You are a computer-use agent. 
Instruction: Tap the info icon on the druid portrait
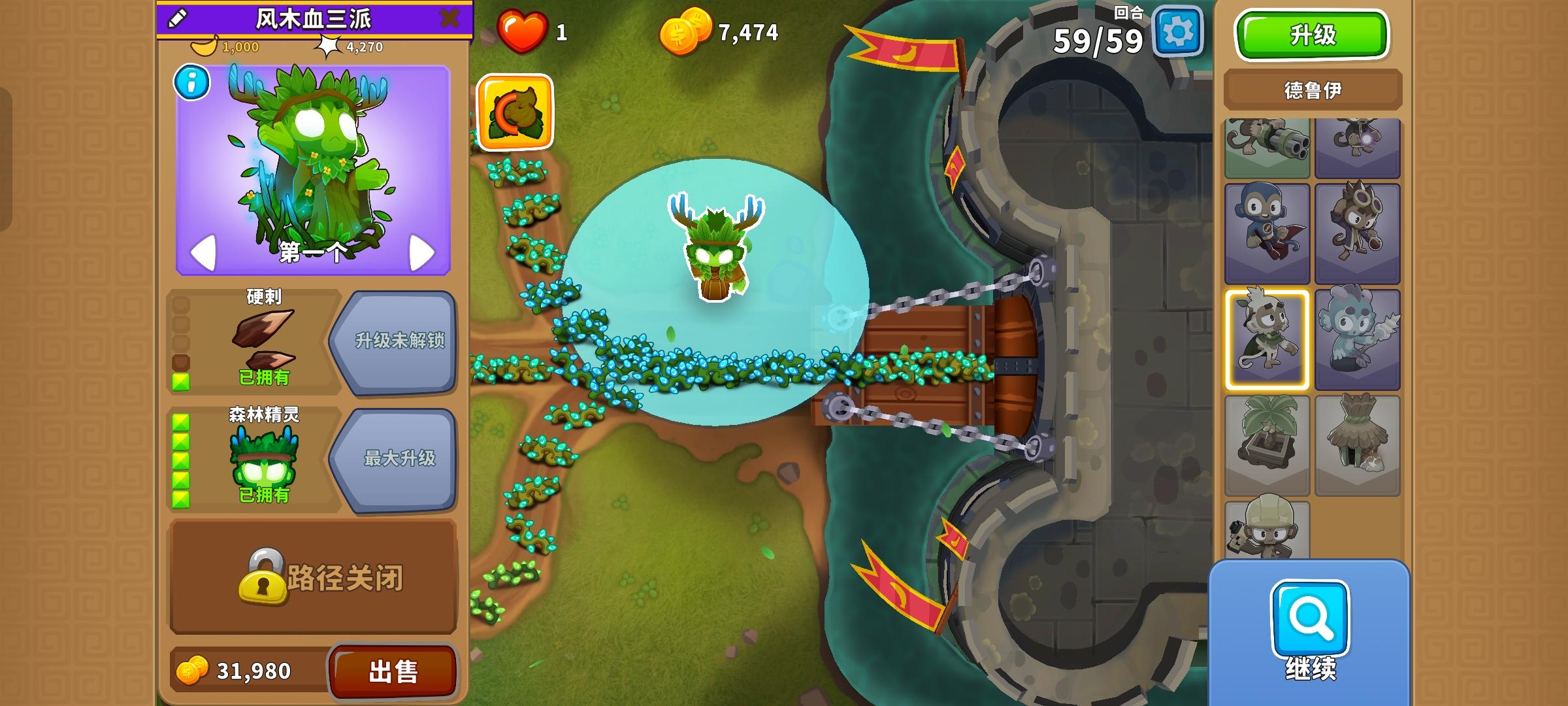190,83
